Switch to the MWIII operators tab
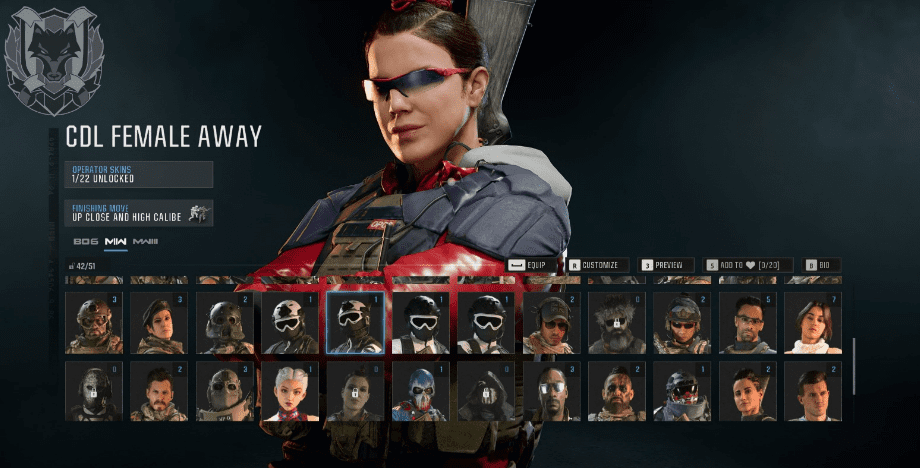Viewport: 920px width, 468px height. [x=145, y=242]
